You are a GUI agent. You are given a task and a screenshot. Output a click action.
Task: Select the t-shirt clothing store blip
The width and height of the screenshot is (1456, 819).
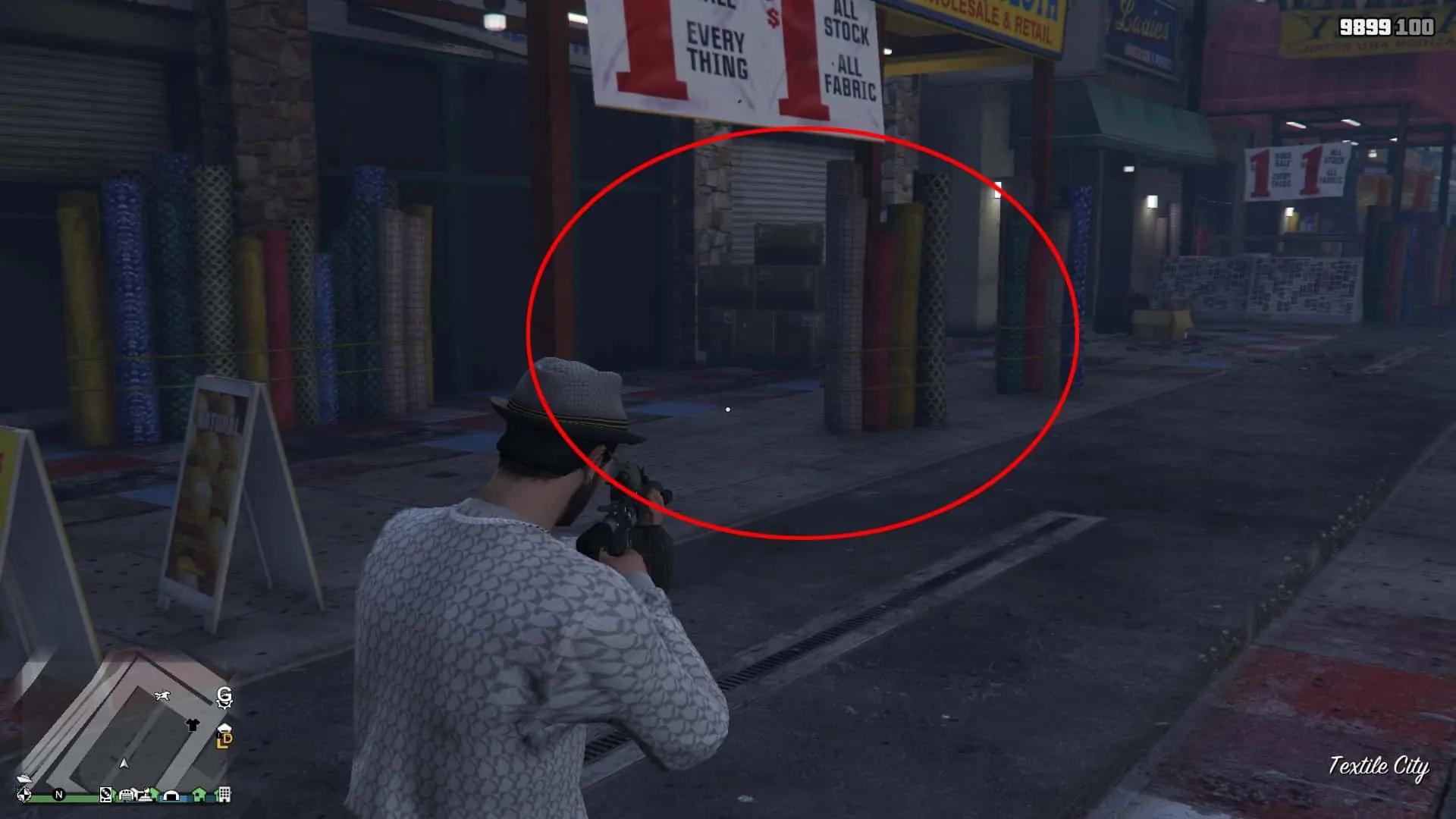pos(193,723)
